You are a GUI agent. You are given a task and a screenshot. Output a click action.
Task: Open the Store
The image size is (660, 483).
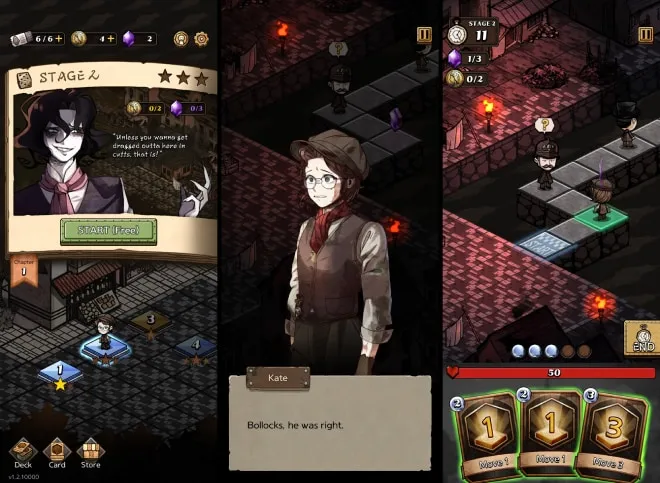(x=91, y=453)
